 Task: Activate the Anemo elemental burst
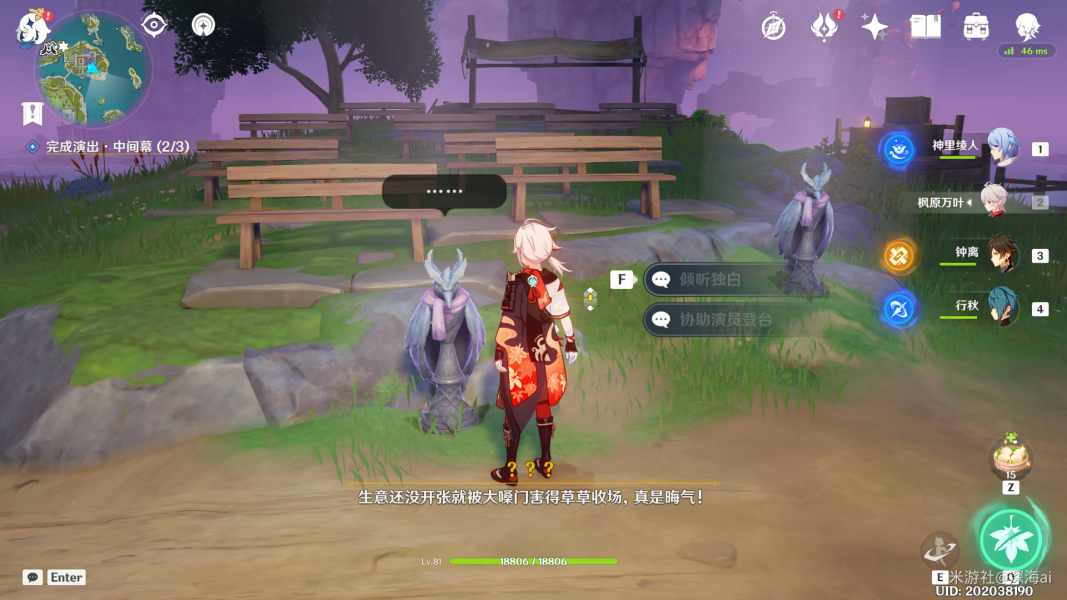click(x=1010, y=540)
